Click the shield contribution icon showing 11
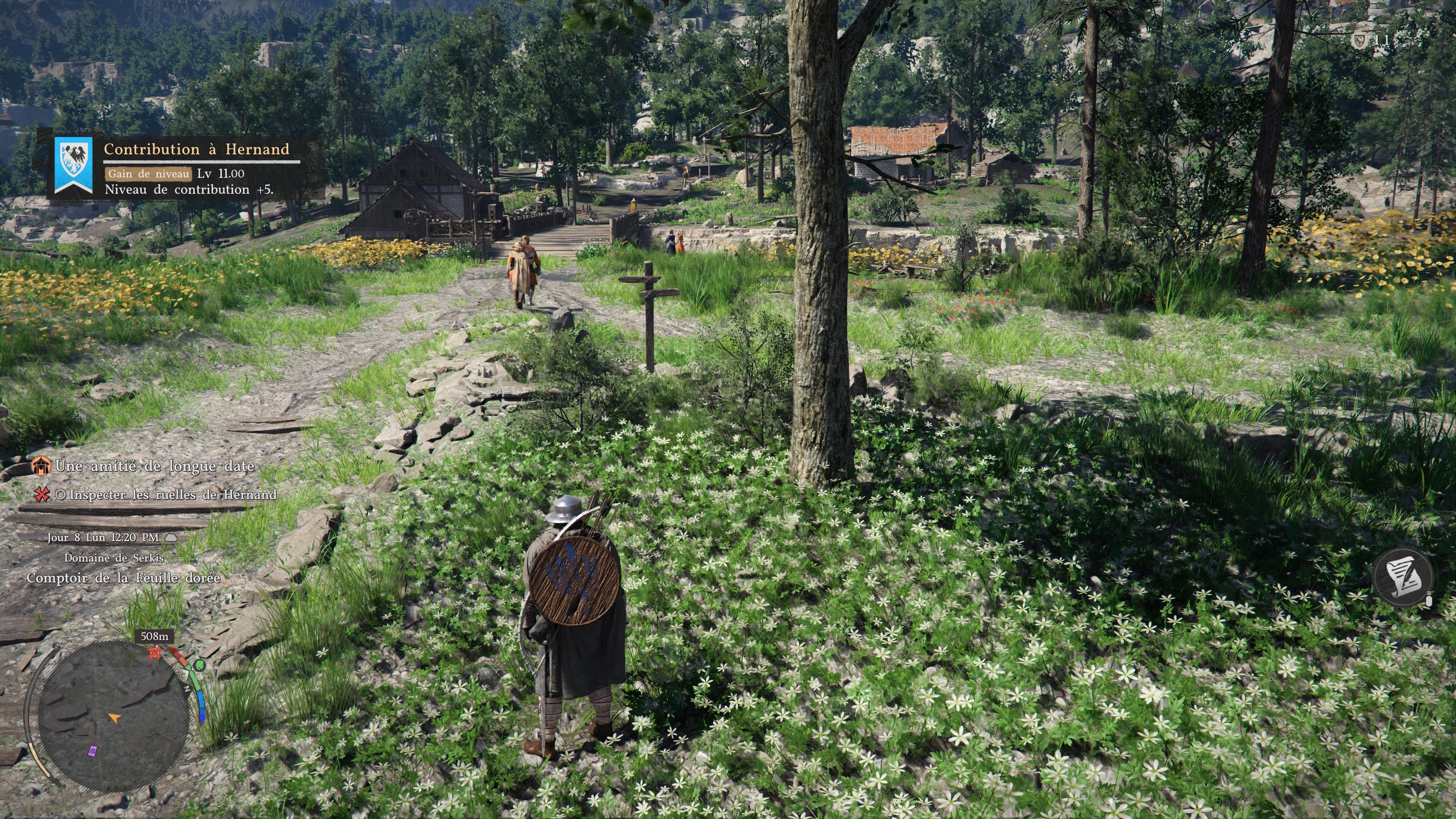1456x819 pixels. coord(1359,40)
